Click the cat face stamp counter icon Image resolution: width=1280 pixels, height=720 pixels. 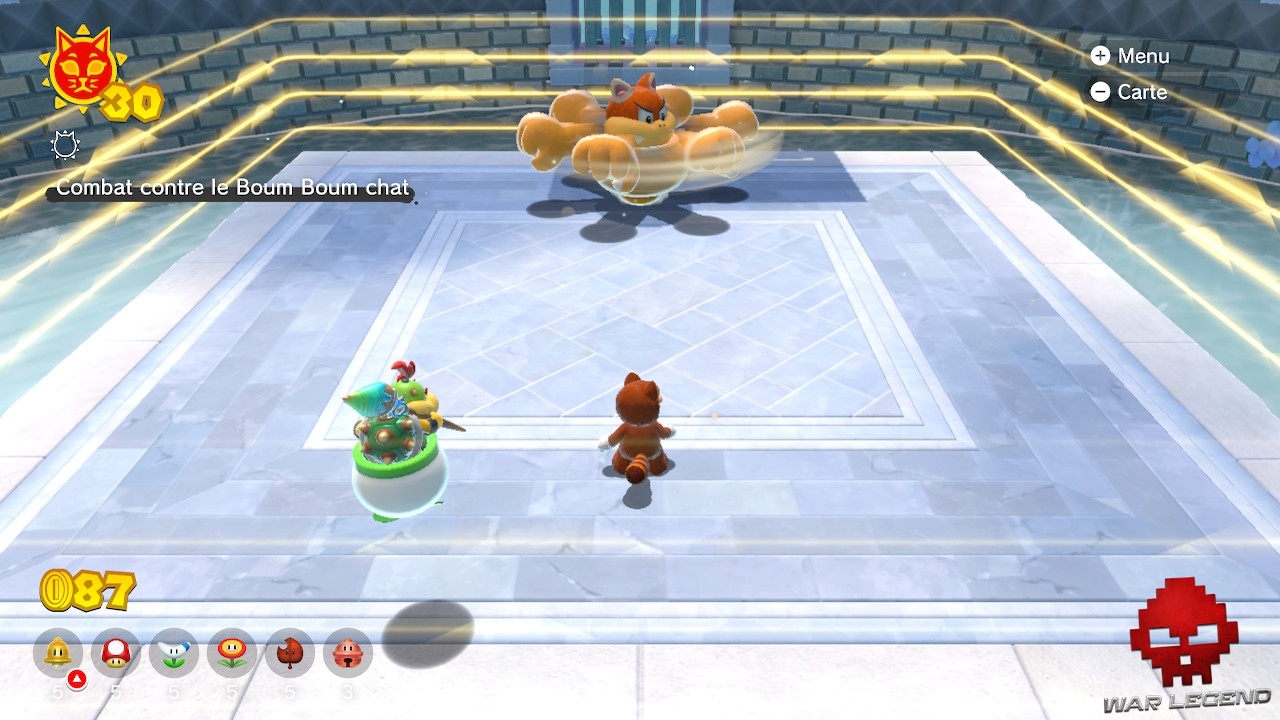pos(83,70)
